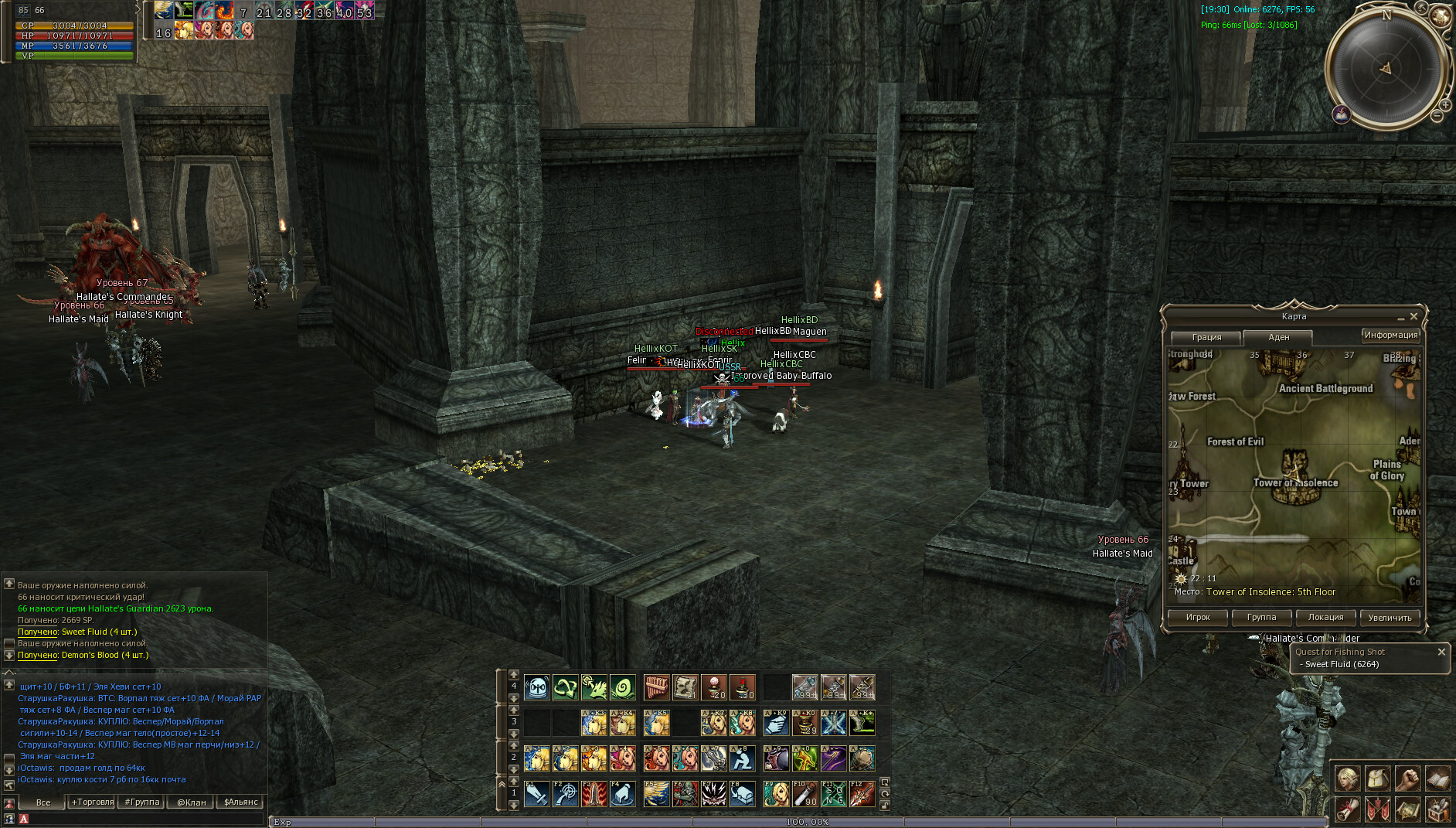This screenshot has height=828, width=1456.
Task: Open the inventory backpack icon
Action: (1377, 779)
